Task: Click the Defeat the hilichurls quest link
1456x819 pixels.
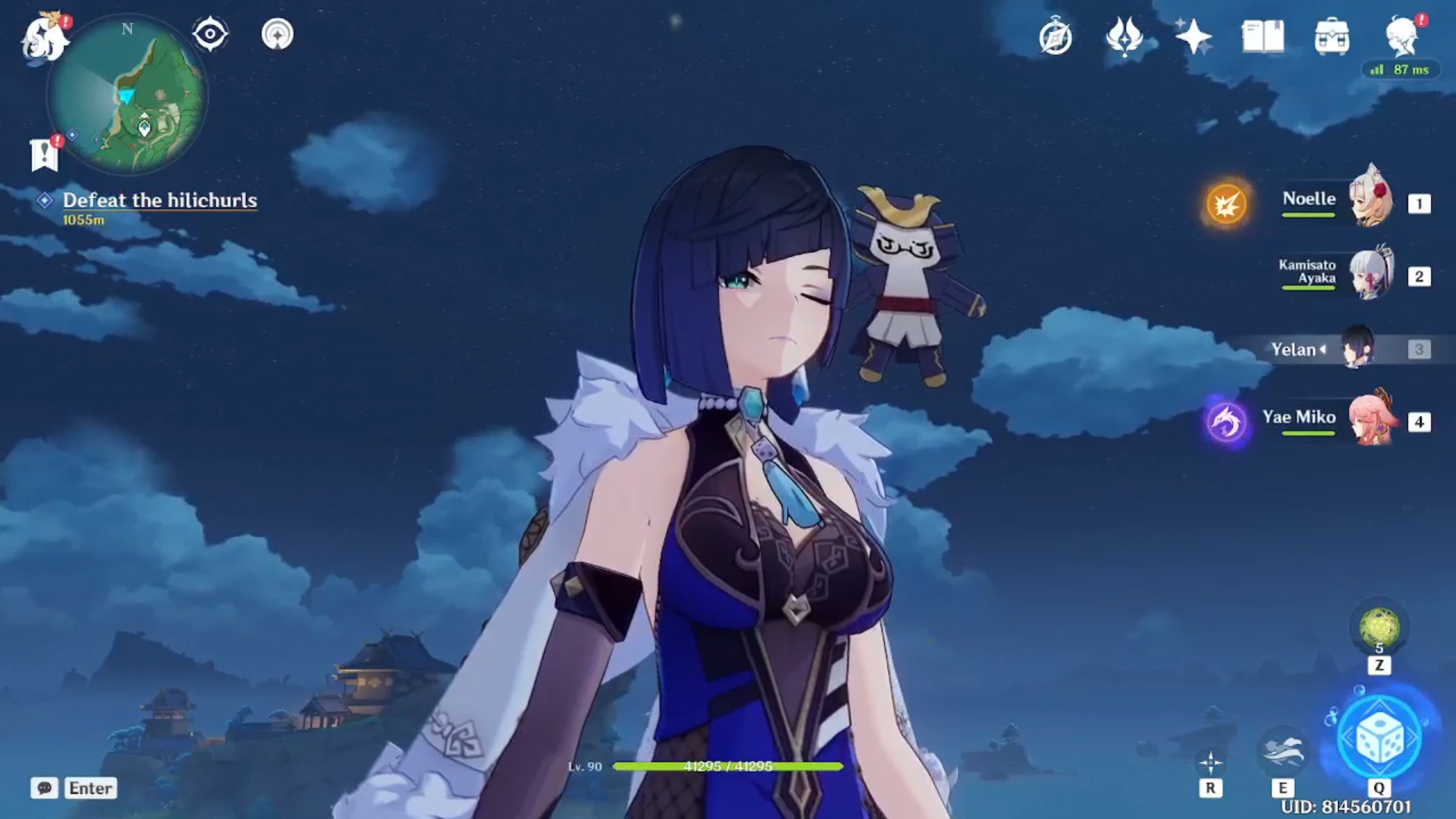Action: click(x=161, y=201)
